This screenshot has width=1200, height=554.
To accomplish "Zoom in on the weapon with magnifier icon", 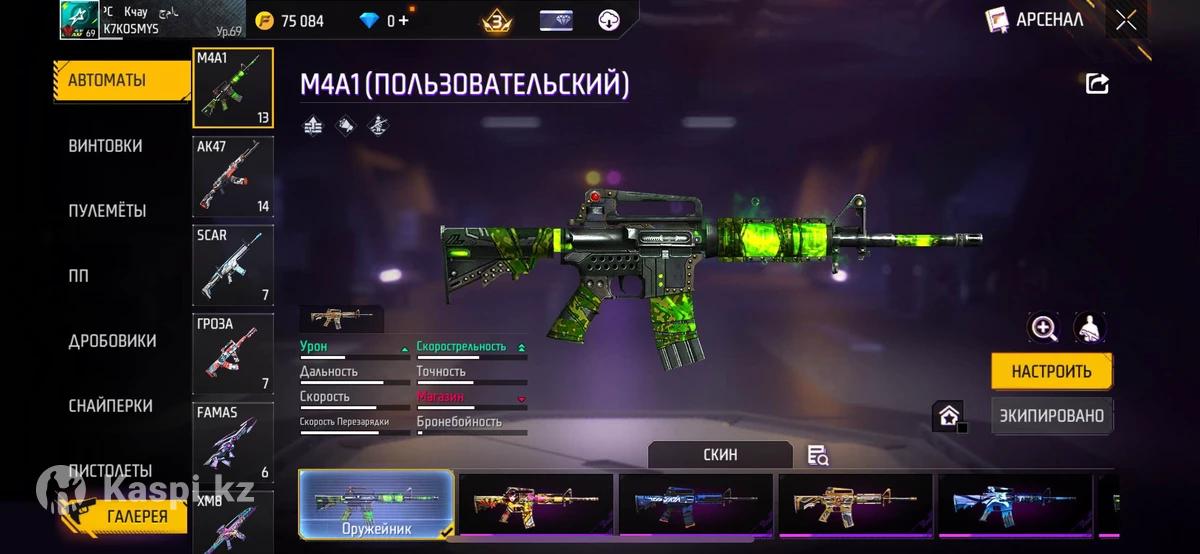I will [x=1044, y=328].
